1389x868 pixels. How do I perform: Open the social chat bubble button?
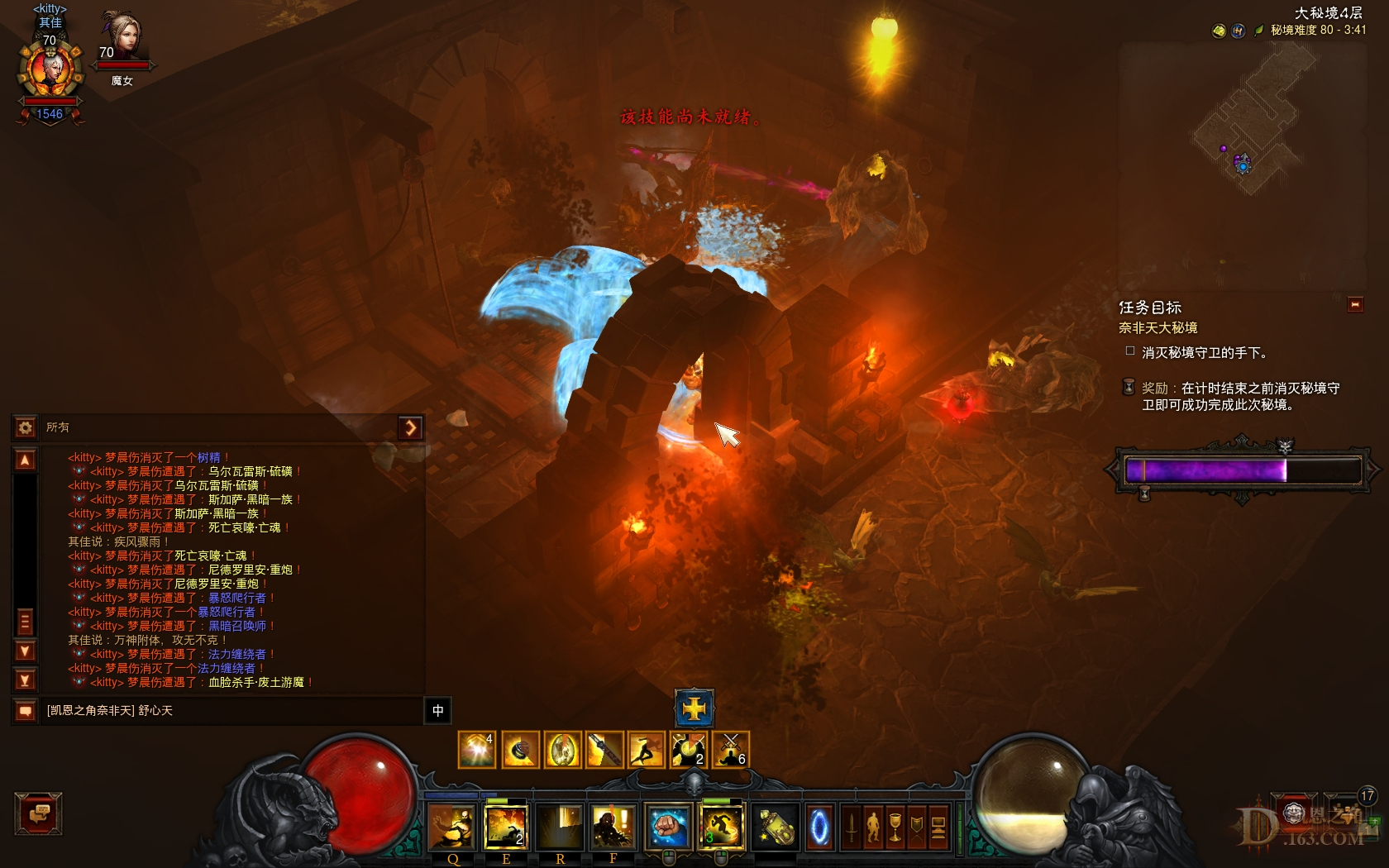(x=38, y=814)
